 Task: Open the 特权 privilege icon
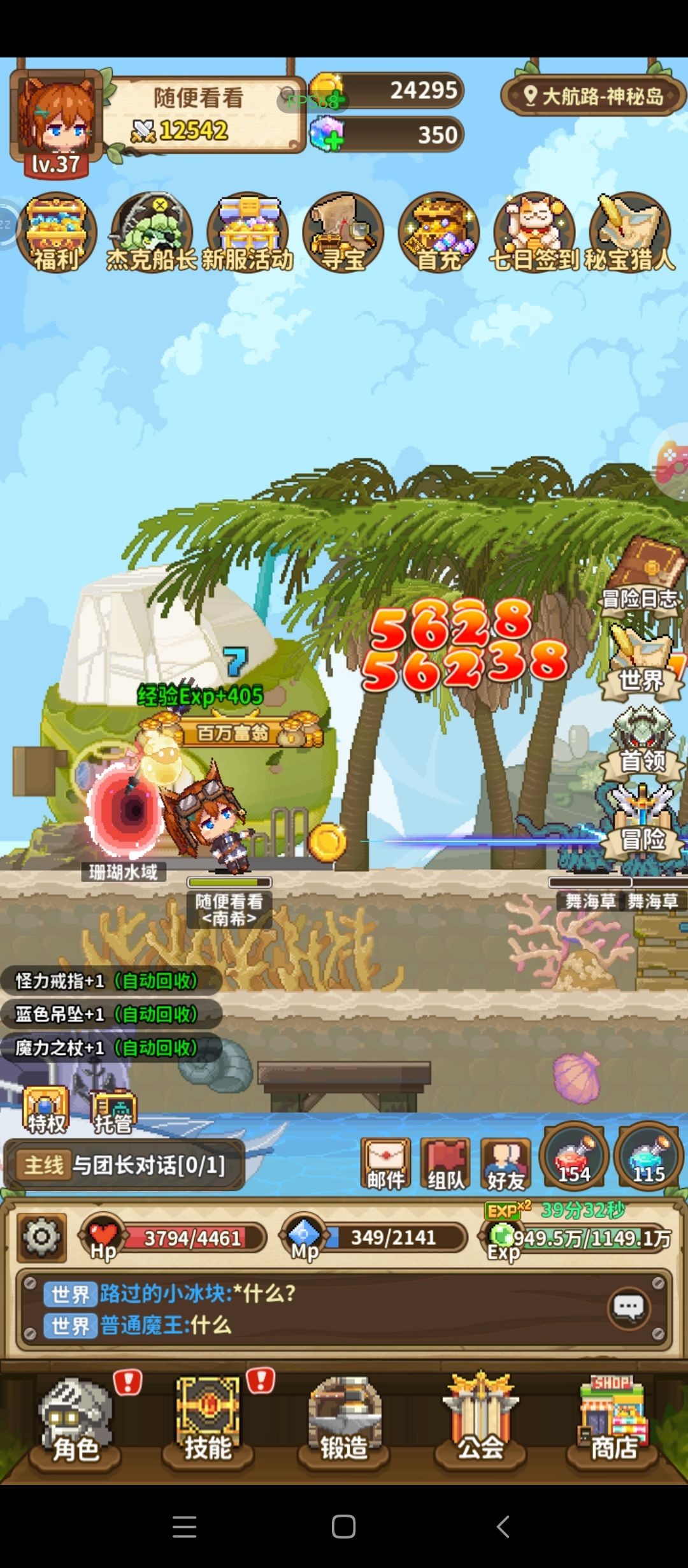[x=46, y=1110]
